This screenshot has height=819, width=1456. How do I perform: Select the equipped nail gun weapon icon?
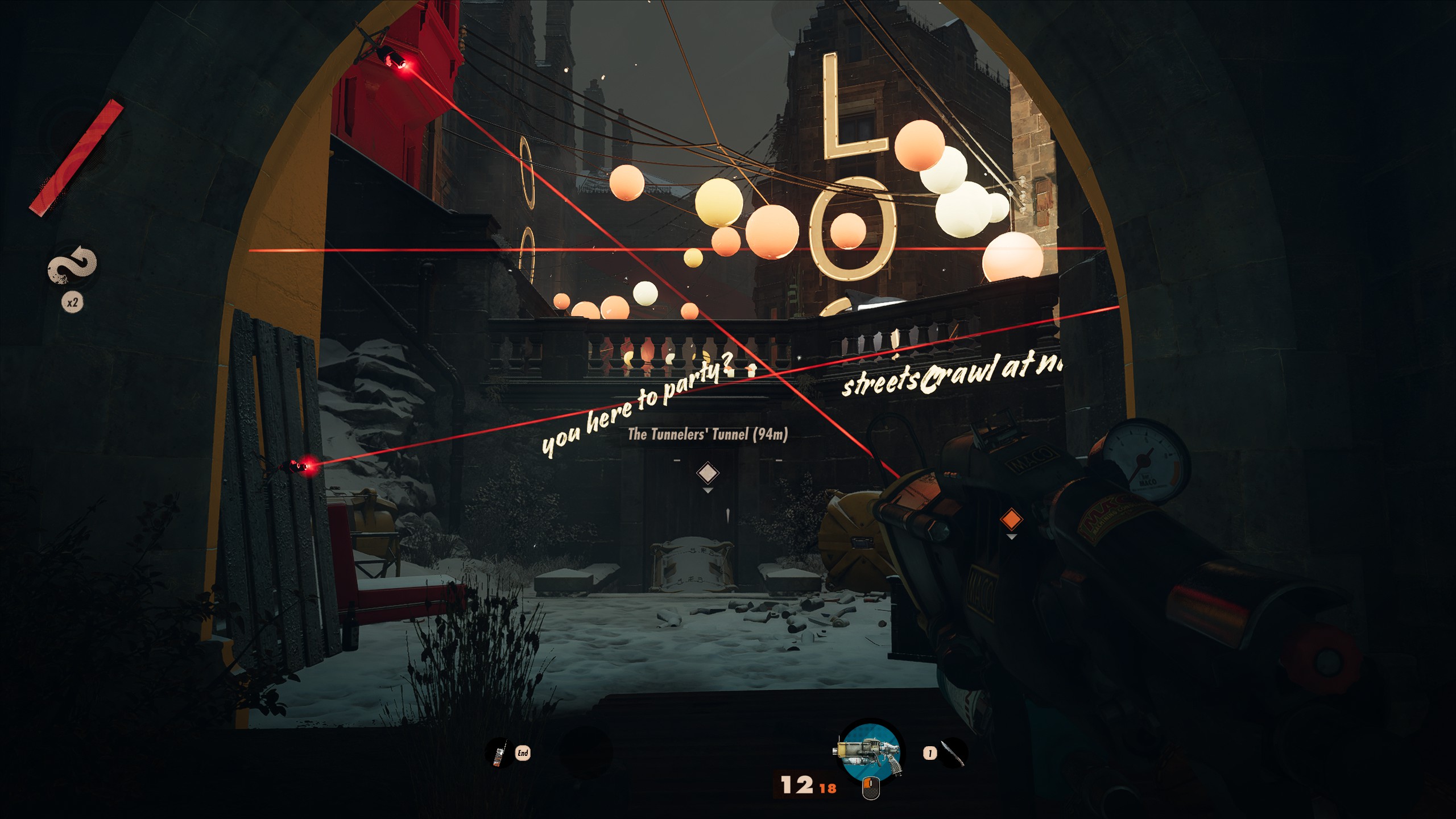point(870,753)
